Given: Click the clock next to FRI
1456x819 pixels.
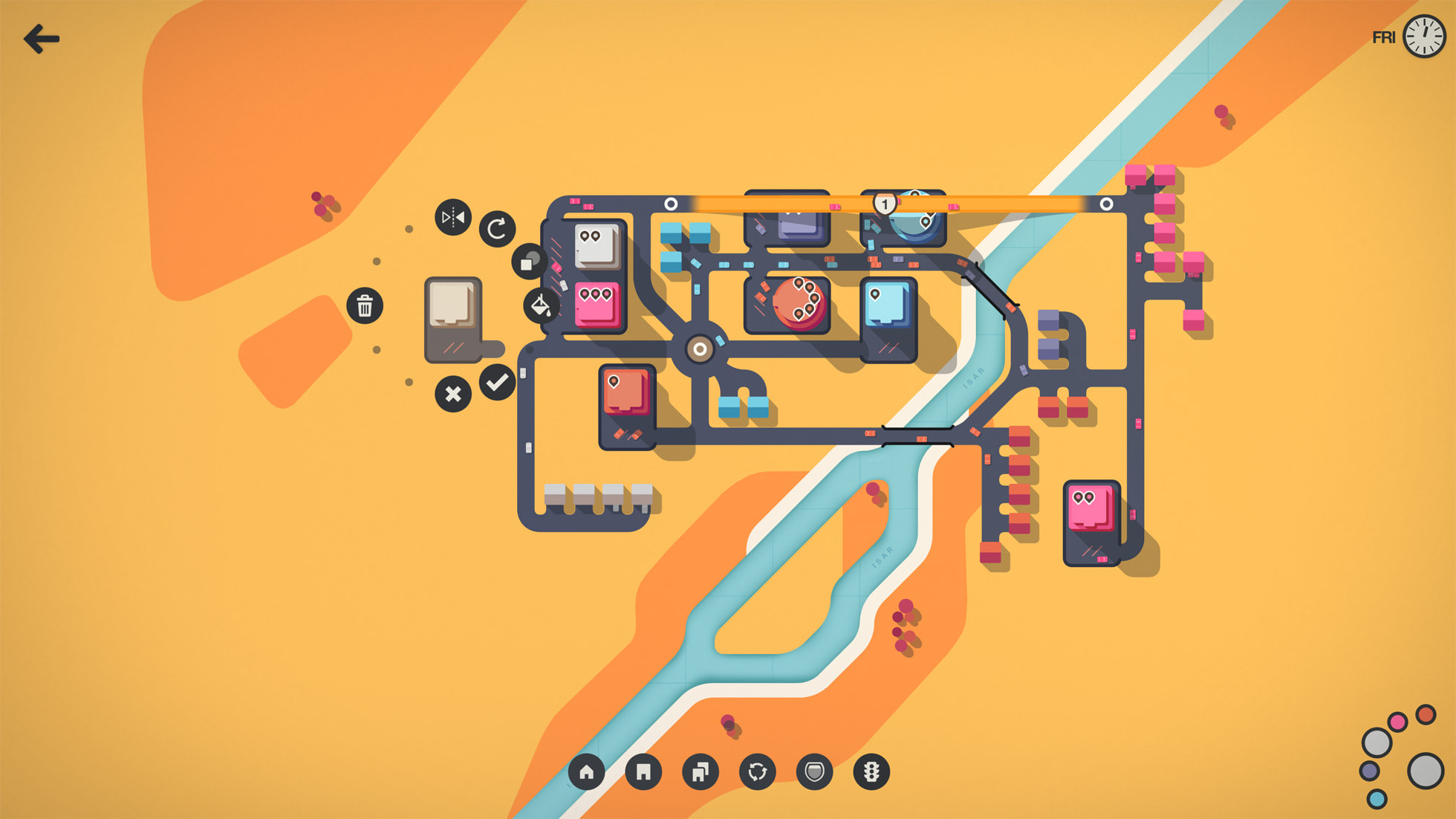Looking at the screenshot, I should [x=1423, y=37].
